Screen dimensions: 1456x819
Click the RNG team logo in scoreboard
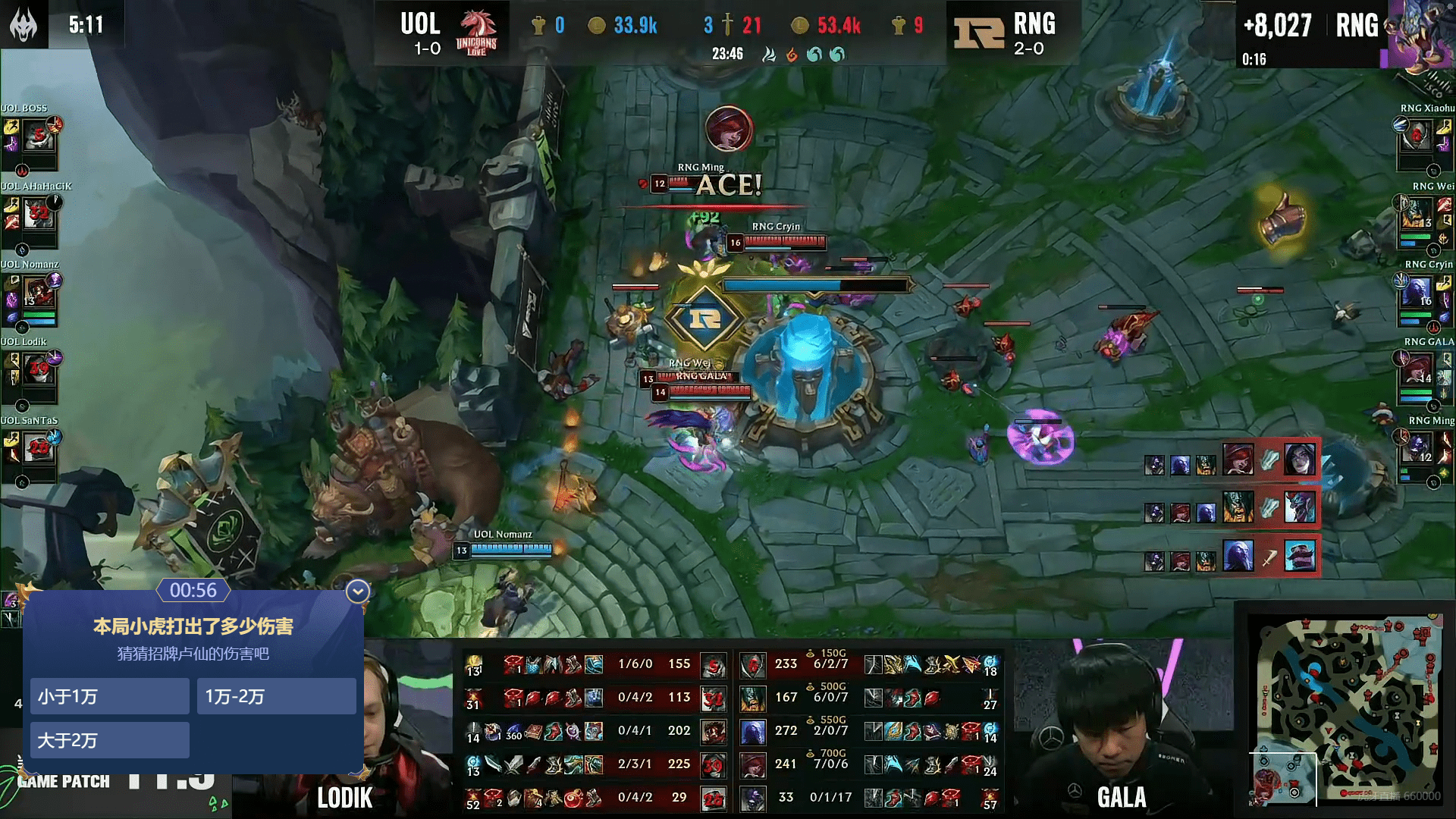click(x=977, y=32)
